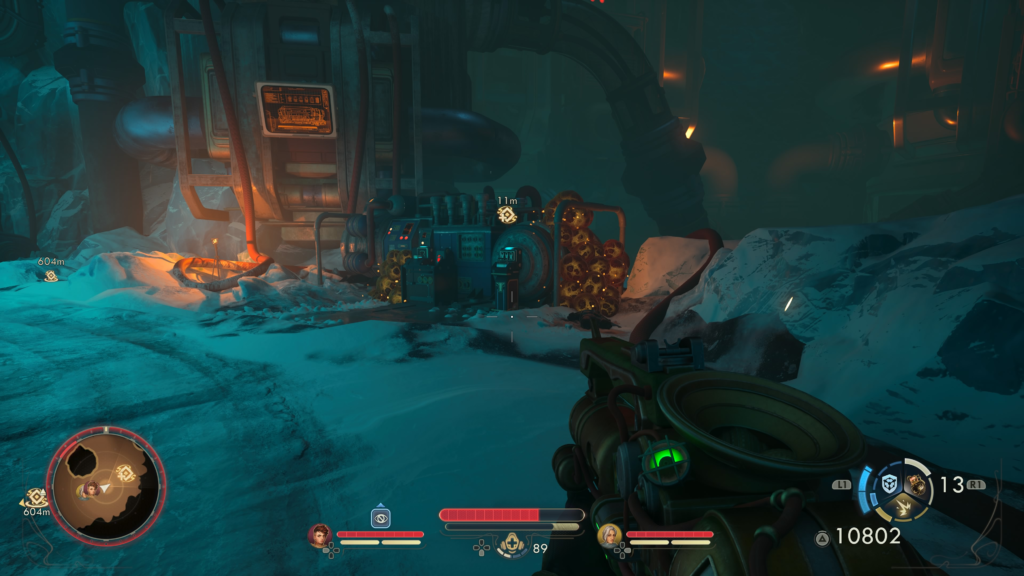
Task: Open the circular minimap
Action: pos(105,485)
